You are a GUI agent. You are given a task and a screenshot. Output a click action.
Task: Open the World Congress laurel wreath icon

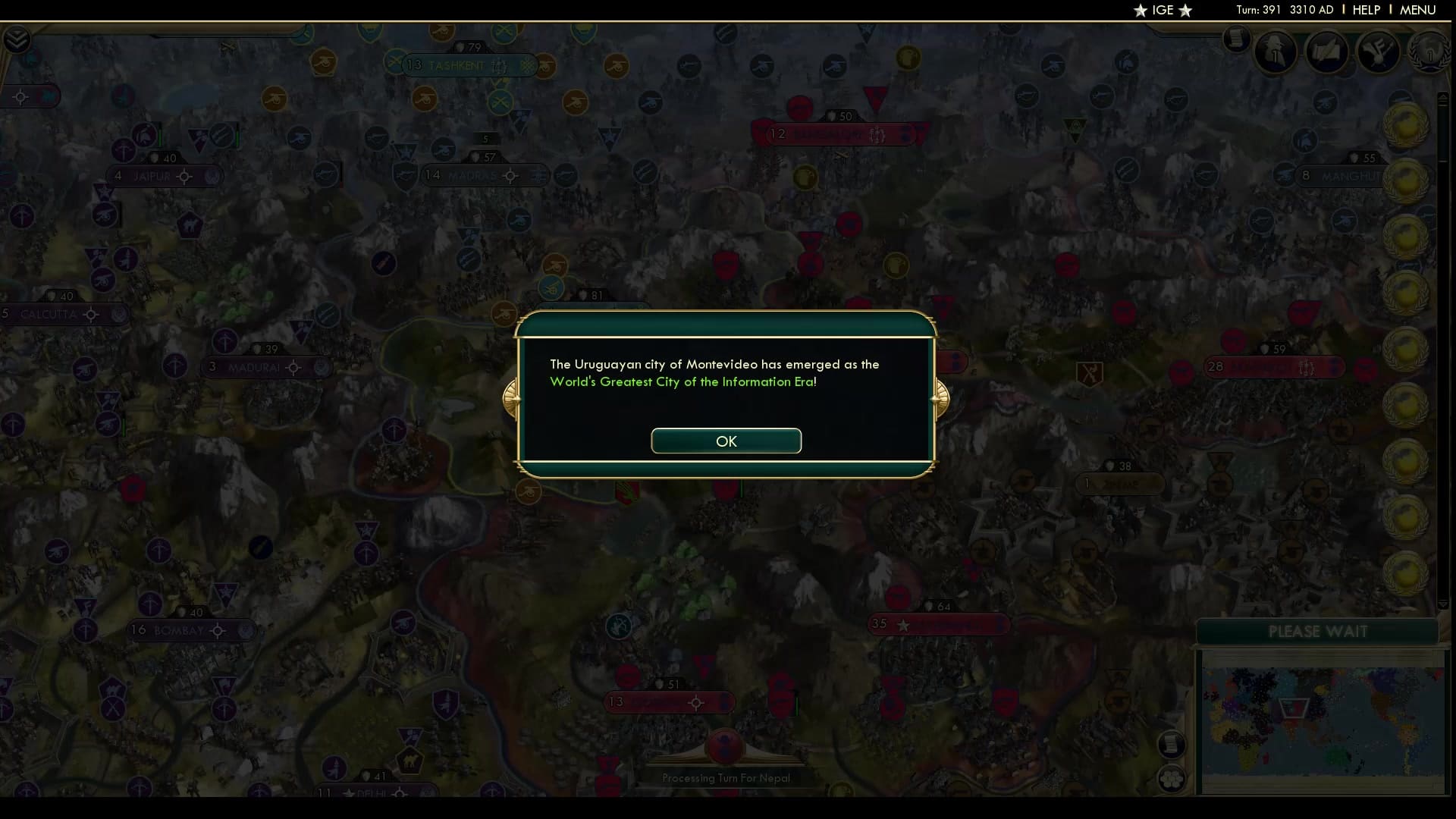1431,53
